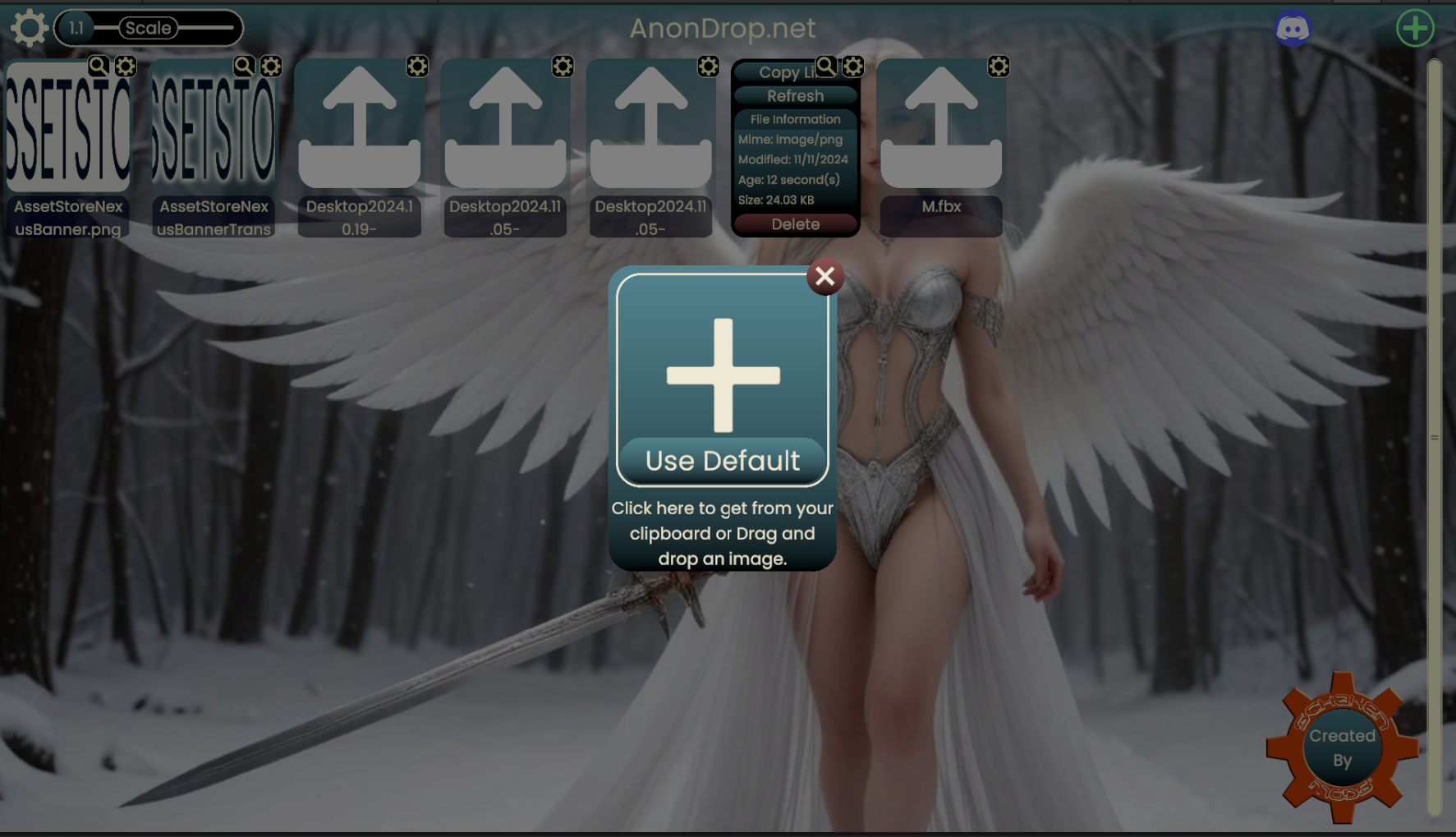Click Refresh in the file menu
The image size is (1456, 837).
coord(795,96)
